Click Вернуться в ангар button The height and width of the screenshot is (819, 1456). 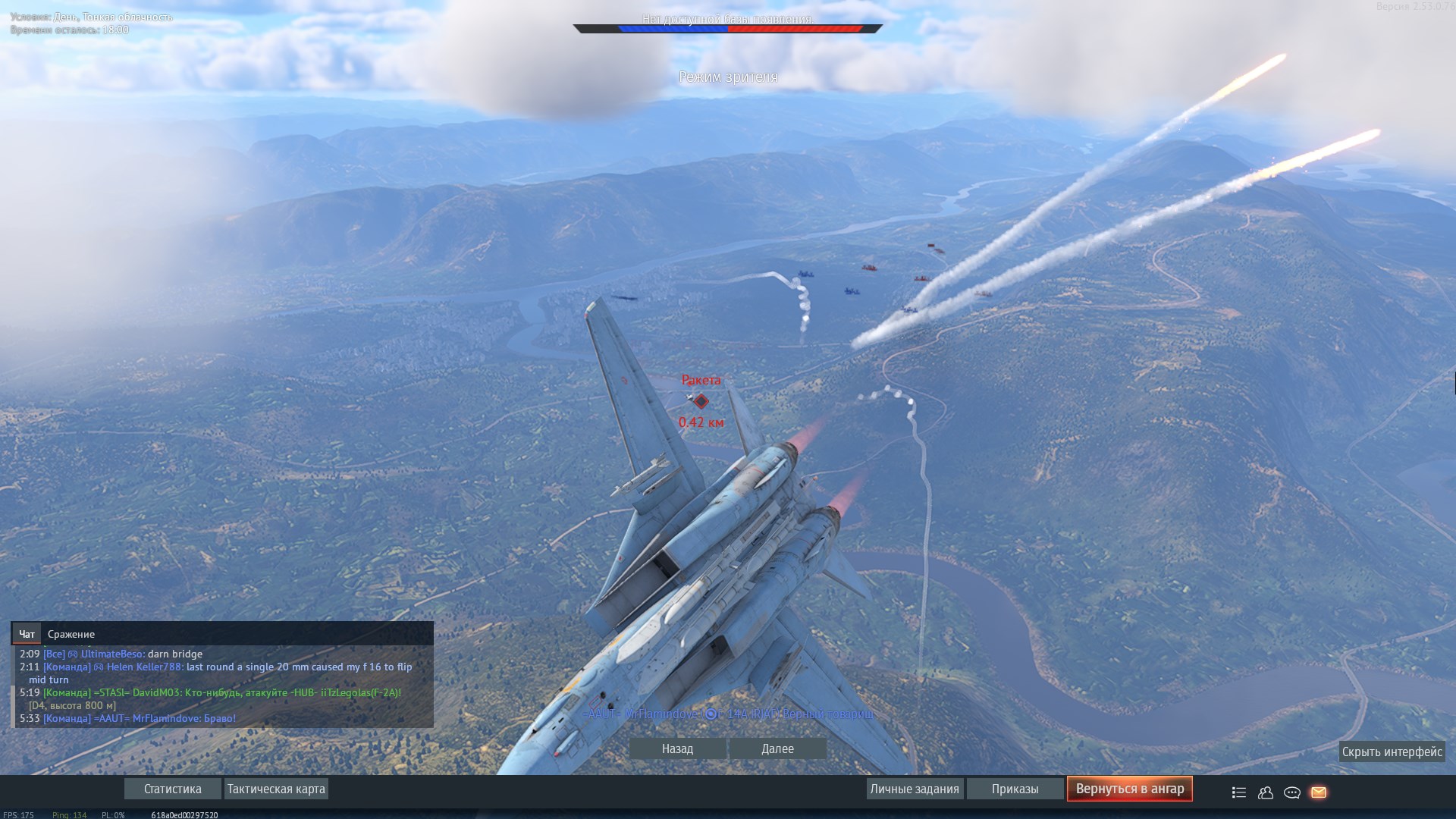1129,789
